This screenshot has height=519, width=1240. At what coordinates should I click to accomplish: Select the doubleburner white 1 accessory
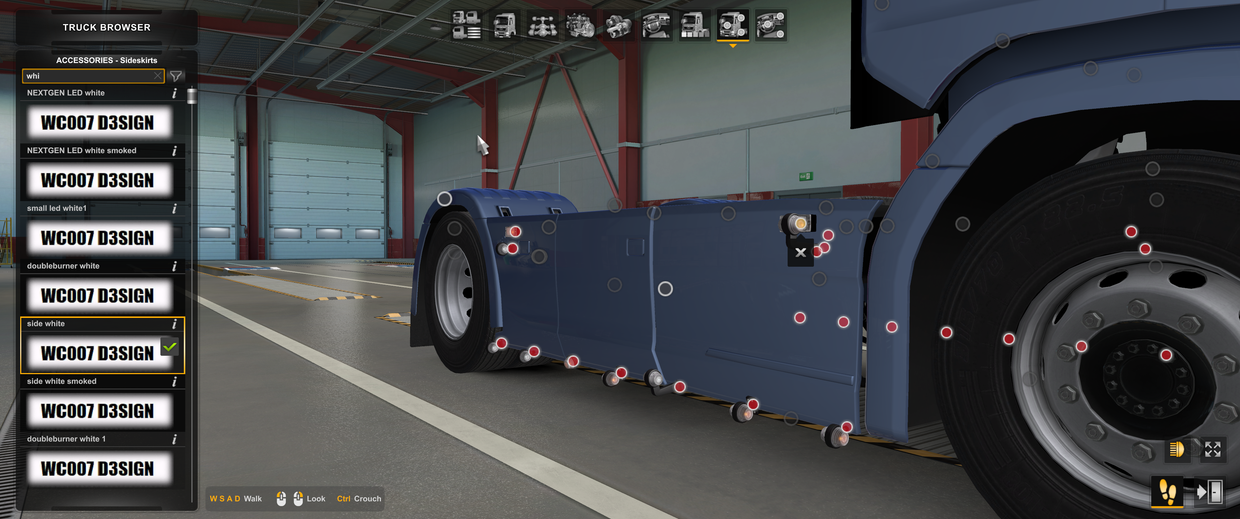coord(98,469)
